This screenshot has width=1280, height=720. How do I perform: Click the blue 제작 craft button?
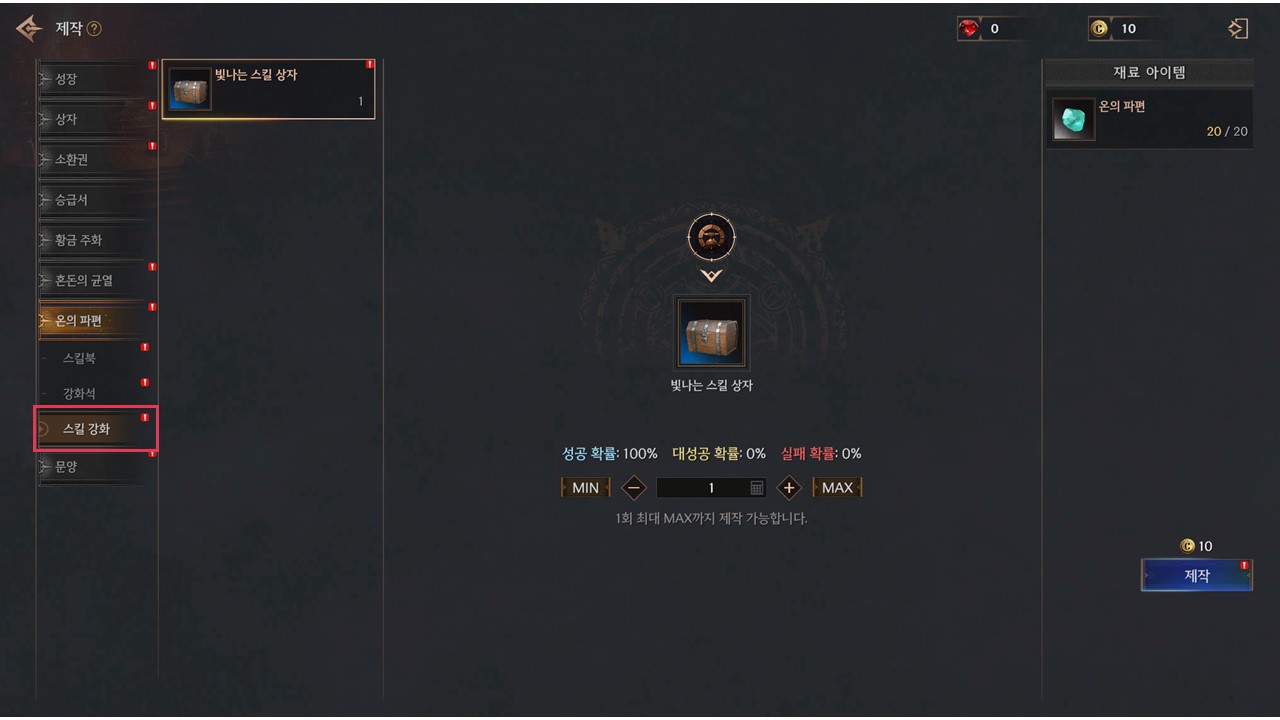(1196, 576)
